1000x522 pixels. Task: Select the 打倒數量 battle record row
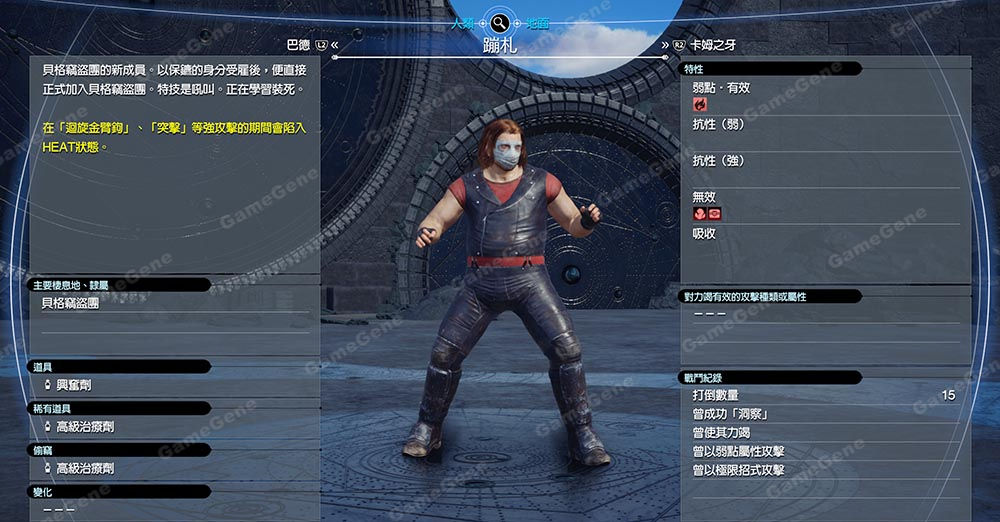pyautogui.click(x=823, y=396)
